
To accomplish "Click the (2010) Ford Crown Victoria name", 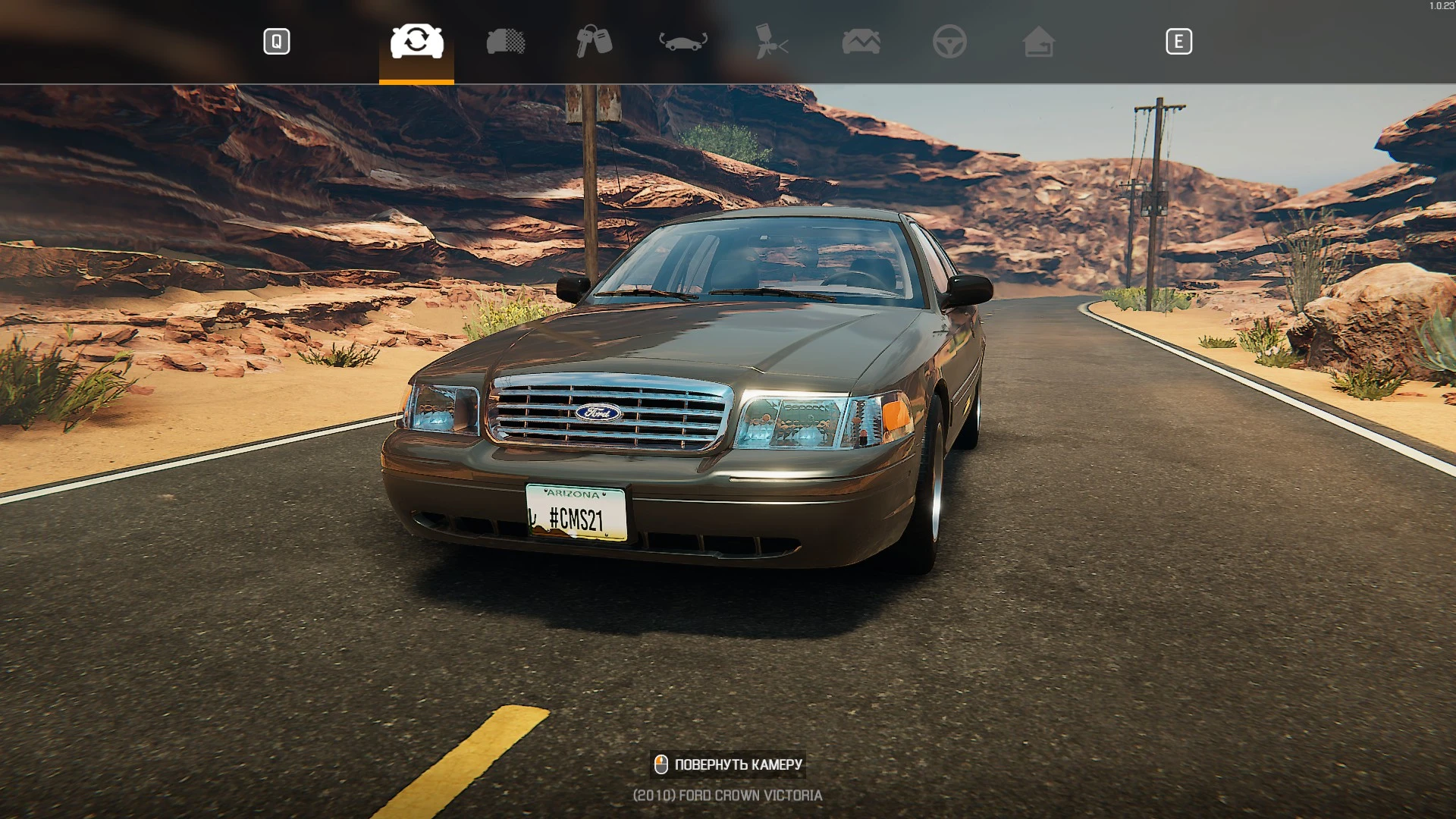I will click(x=726, y=795).
